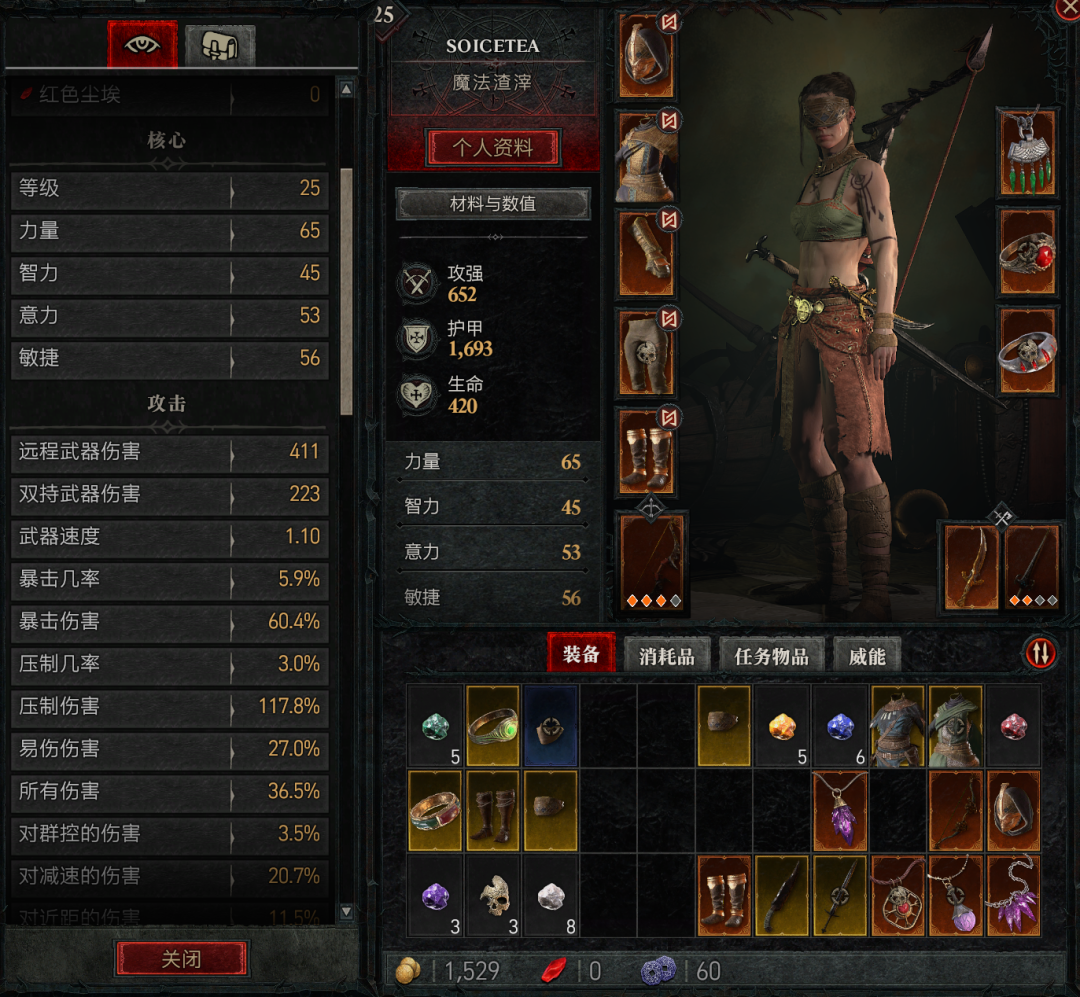The image size is (1080, 997).
Task: Close the stats panel with 关闭
Action: pos(181,959)
